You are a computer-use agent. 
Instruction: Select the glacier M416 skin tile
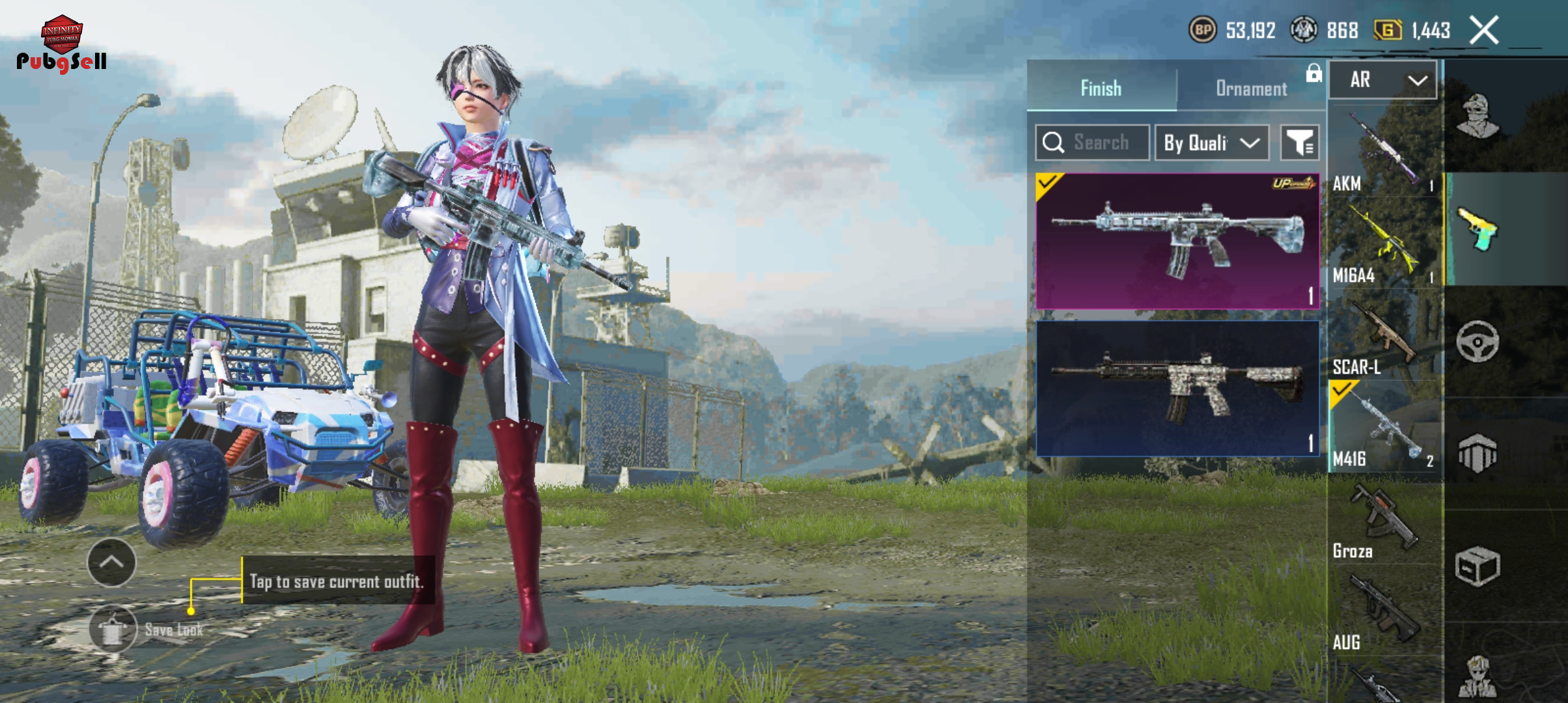pyautogui.click(x=1177, y=241)
